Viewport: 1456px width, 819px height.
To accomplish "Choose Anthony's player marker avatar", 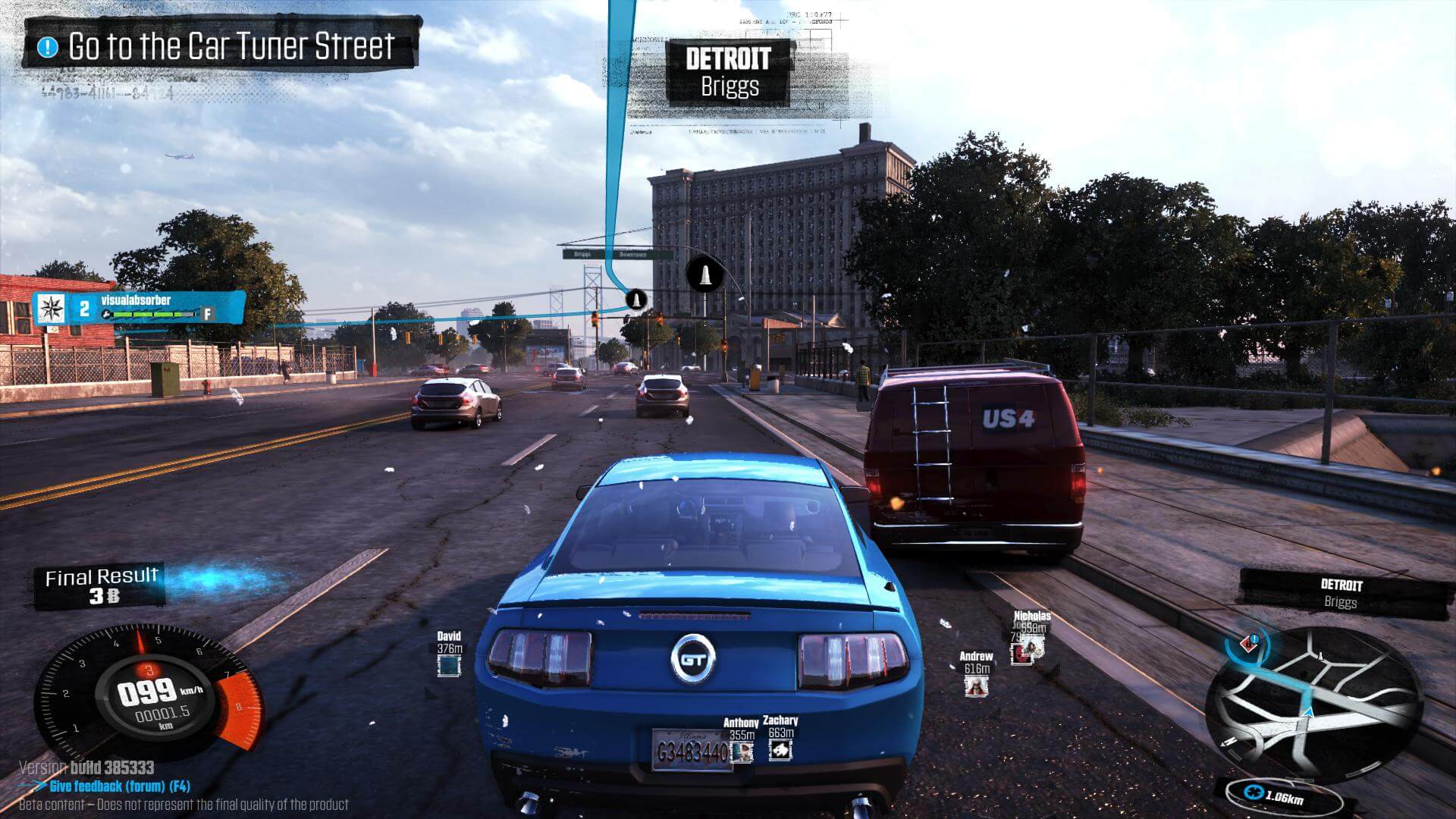I will [x=742, y=751].
